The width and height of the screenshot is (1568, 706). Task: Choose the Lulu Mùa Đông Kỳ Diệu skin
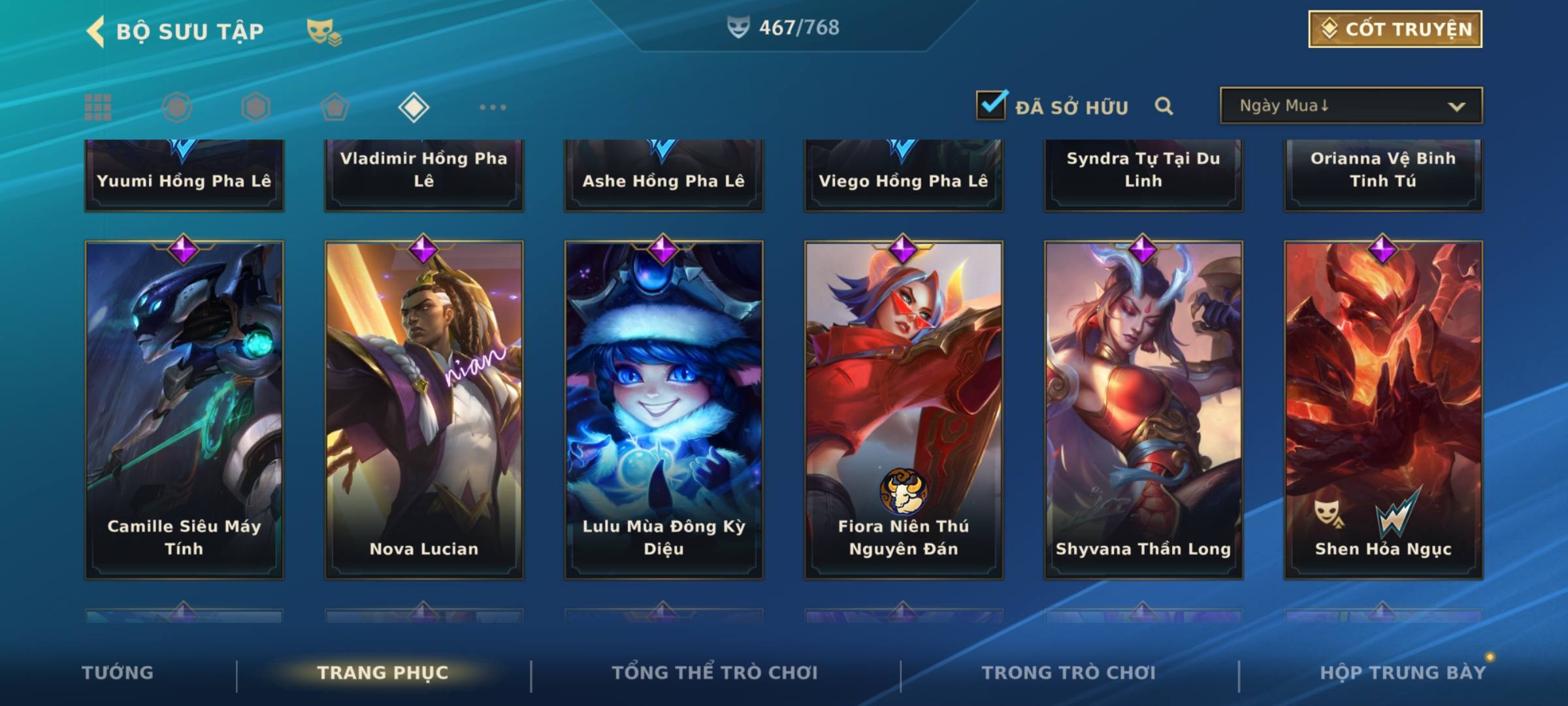click(x=664, y=410)
